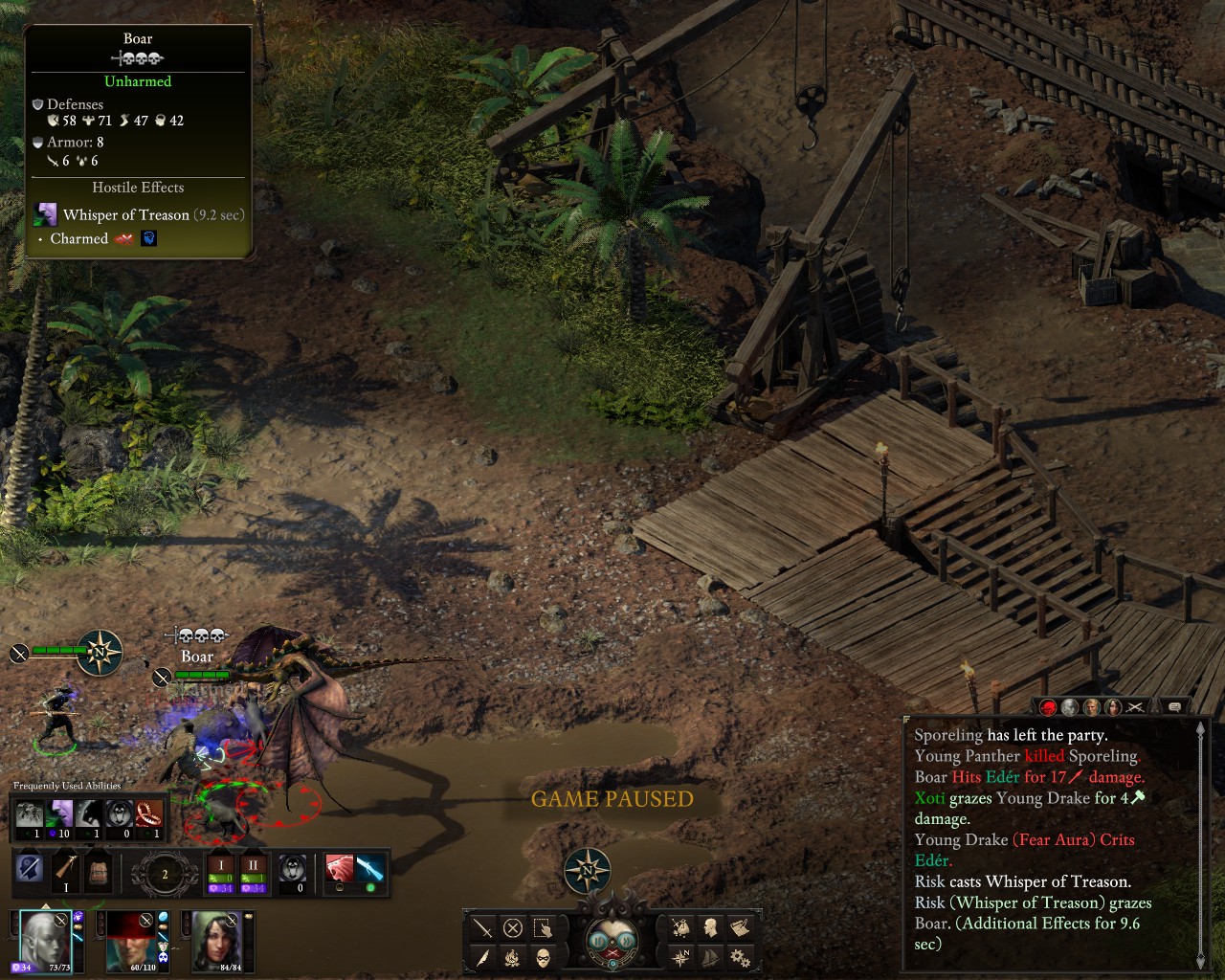
Task: Open the character sheet head icon
Action: click(711, 927)
